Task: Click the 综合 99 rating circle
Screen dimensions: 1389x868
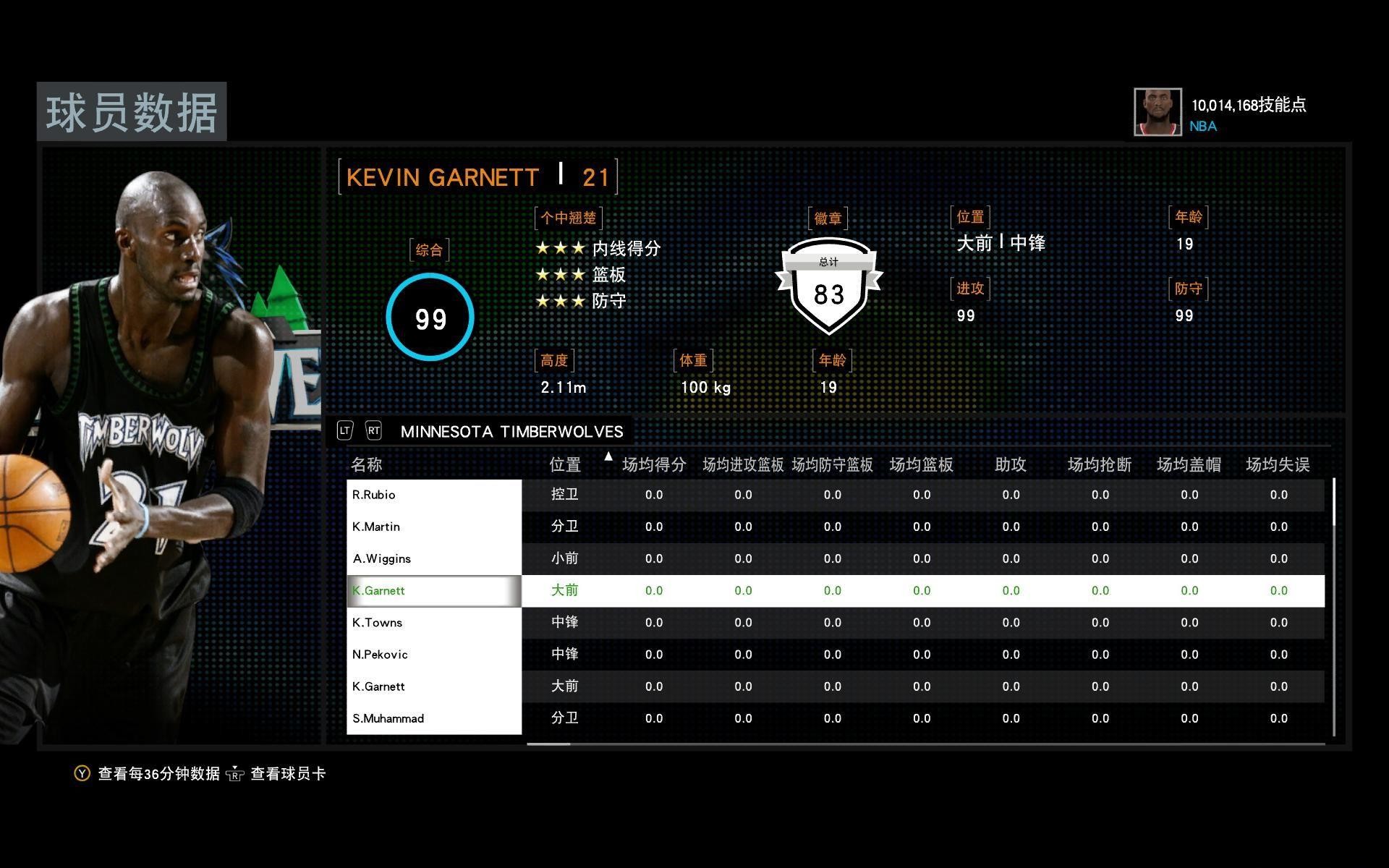Action: 430,317
